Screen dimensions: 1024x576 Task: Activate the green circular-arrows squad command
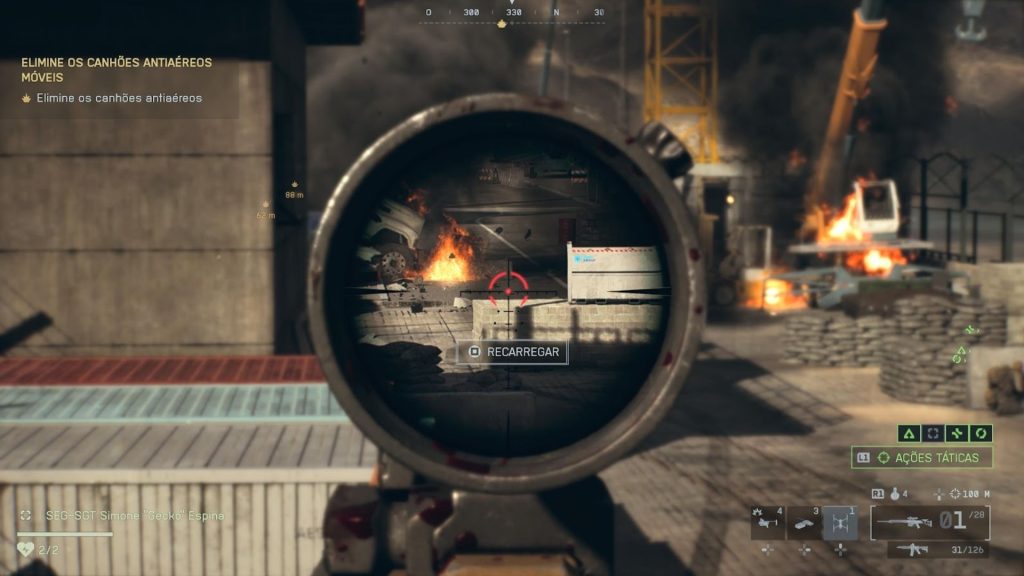tap(981, 433)
